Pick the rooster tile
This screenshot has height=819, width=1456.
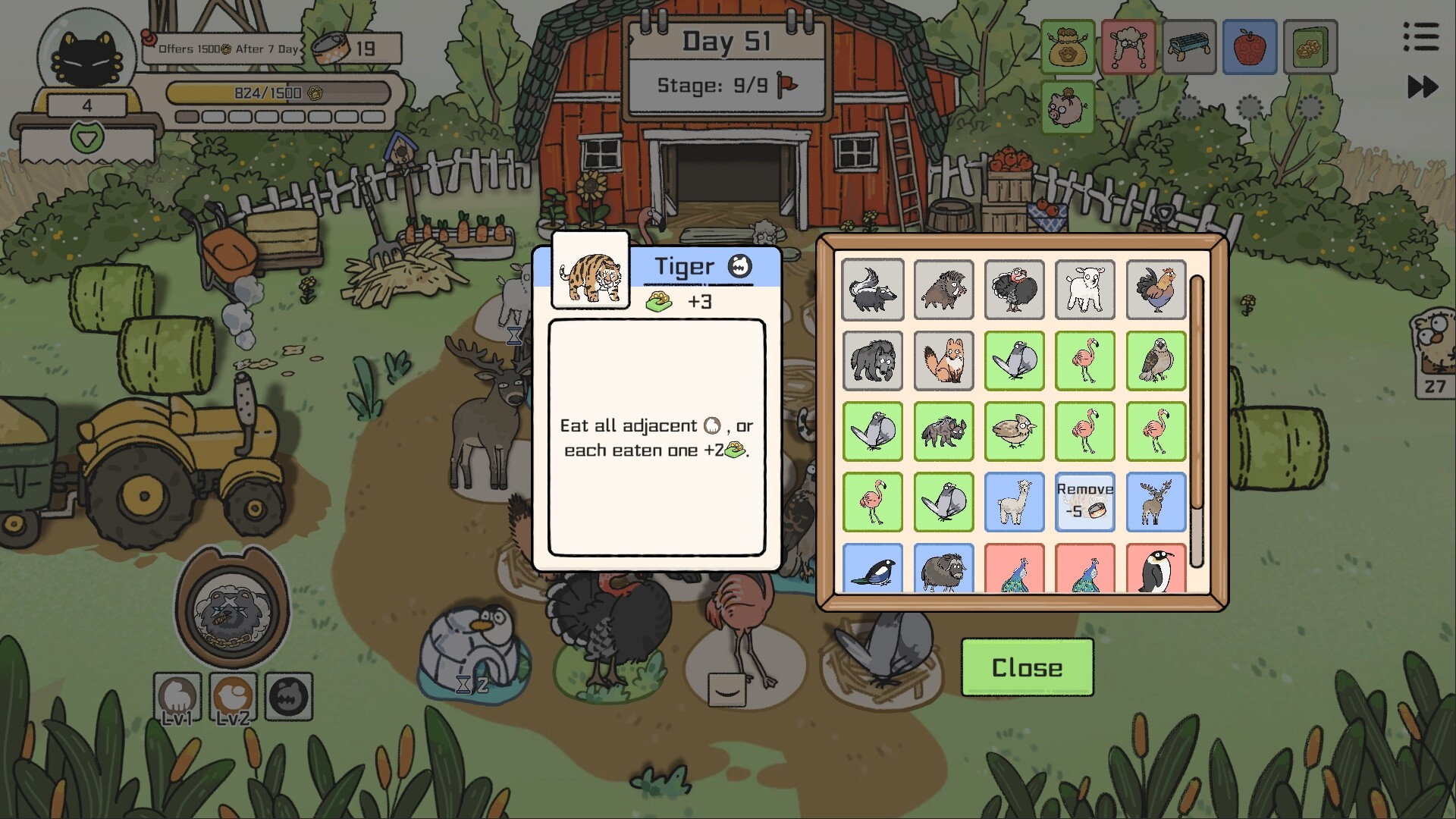click(x=1156, y=289)
